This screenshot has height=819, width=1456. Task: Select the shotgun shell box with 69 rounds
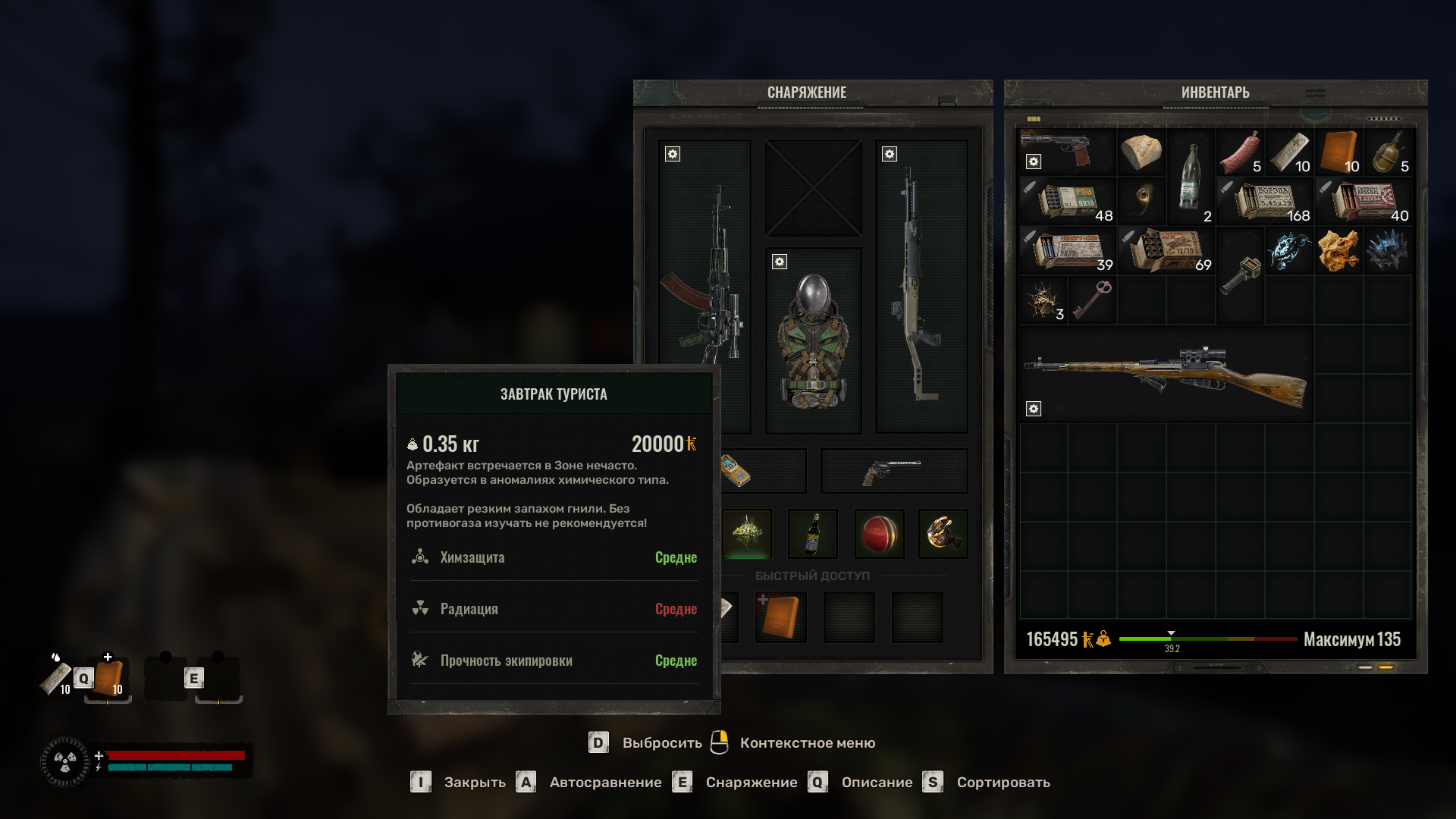(x=1166, y=250)
